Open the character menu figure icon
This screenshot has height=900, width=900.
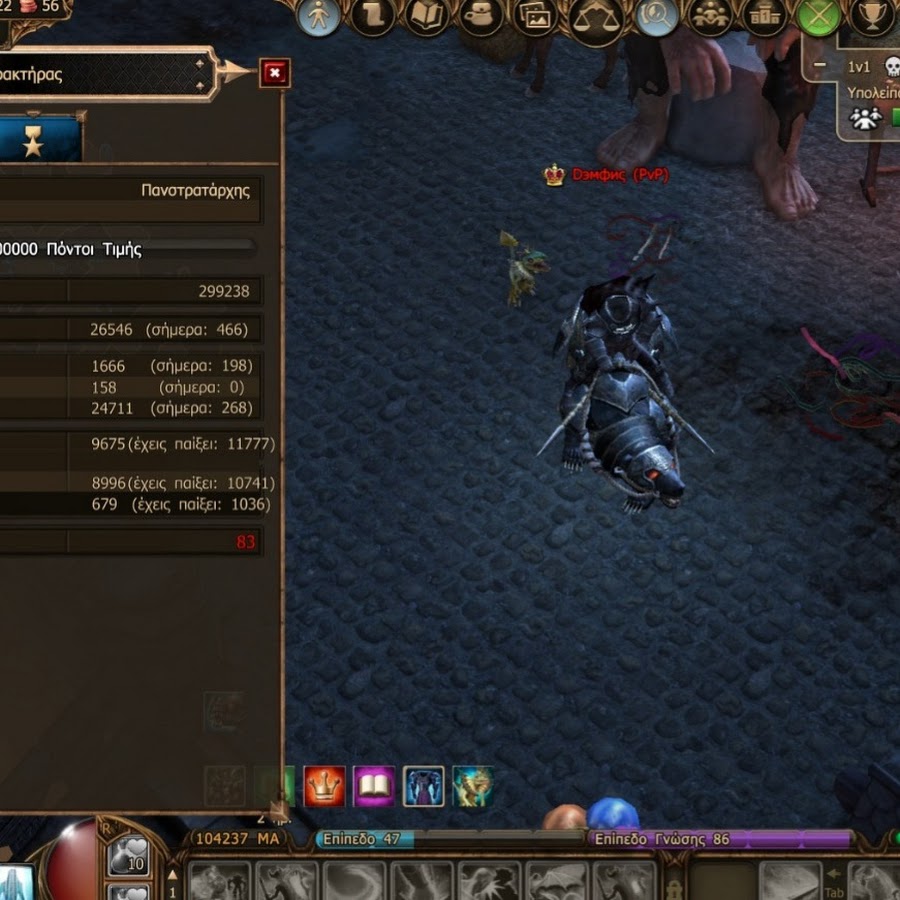click(x=319, y=17)
